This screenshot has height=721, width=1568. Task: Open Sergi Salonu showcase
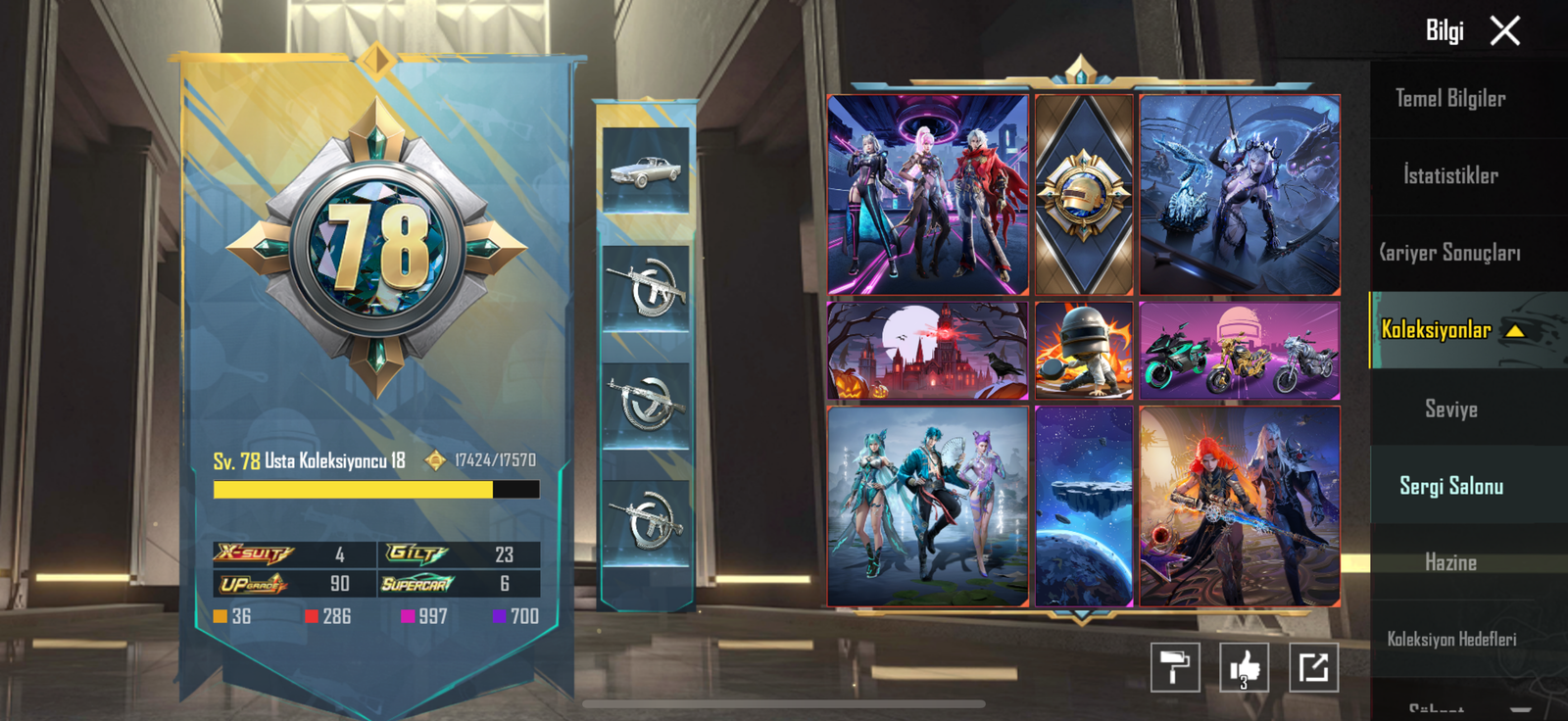tap(1450, 486)
